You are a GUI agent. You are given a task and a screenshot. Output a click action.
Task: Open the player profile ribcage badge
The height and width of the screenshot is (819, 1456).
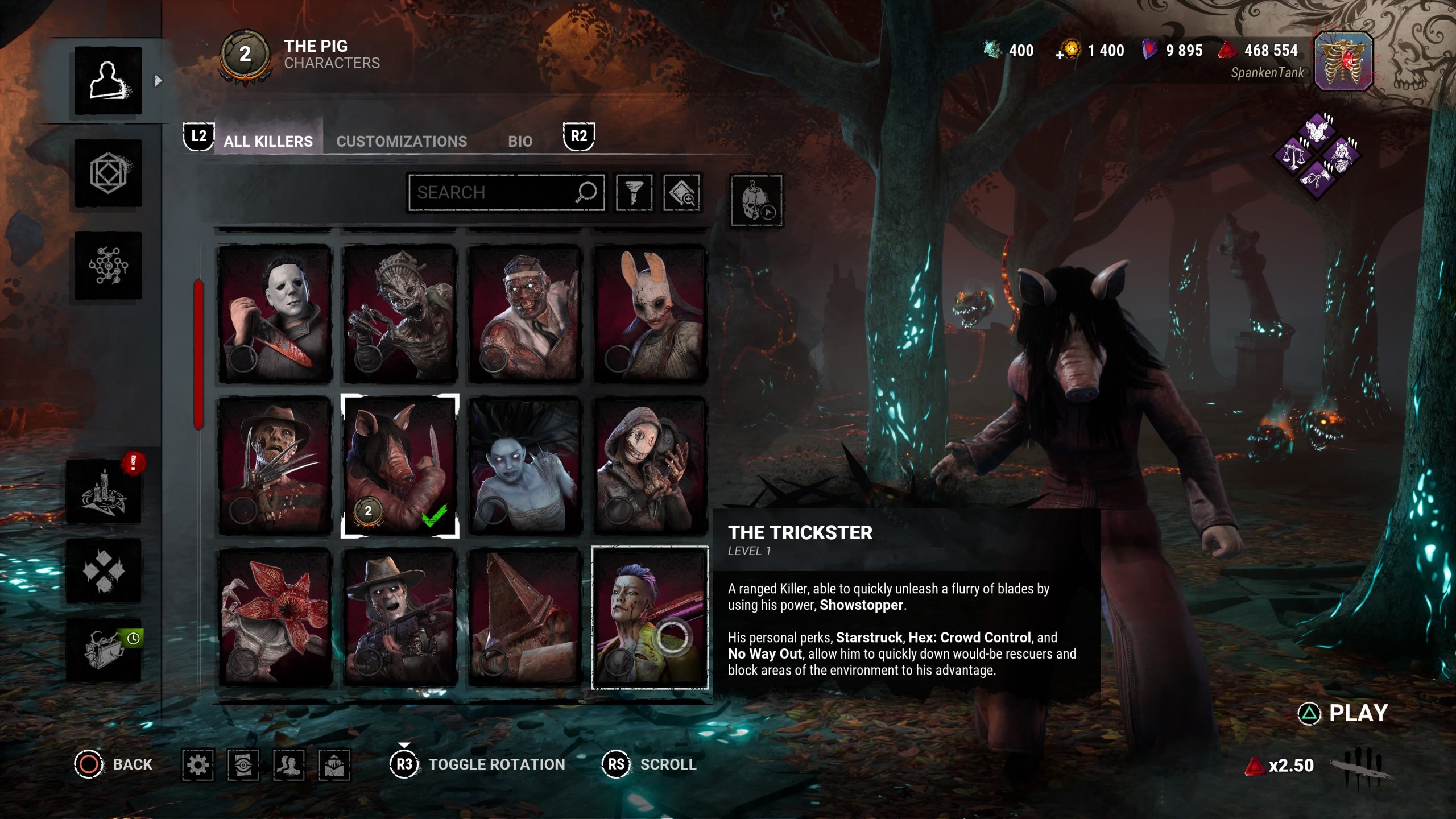click(1343, 61)
